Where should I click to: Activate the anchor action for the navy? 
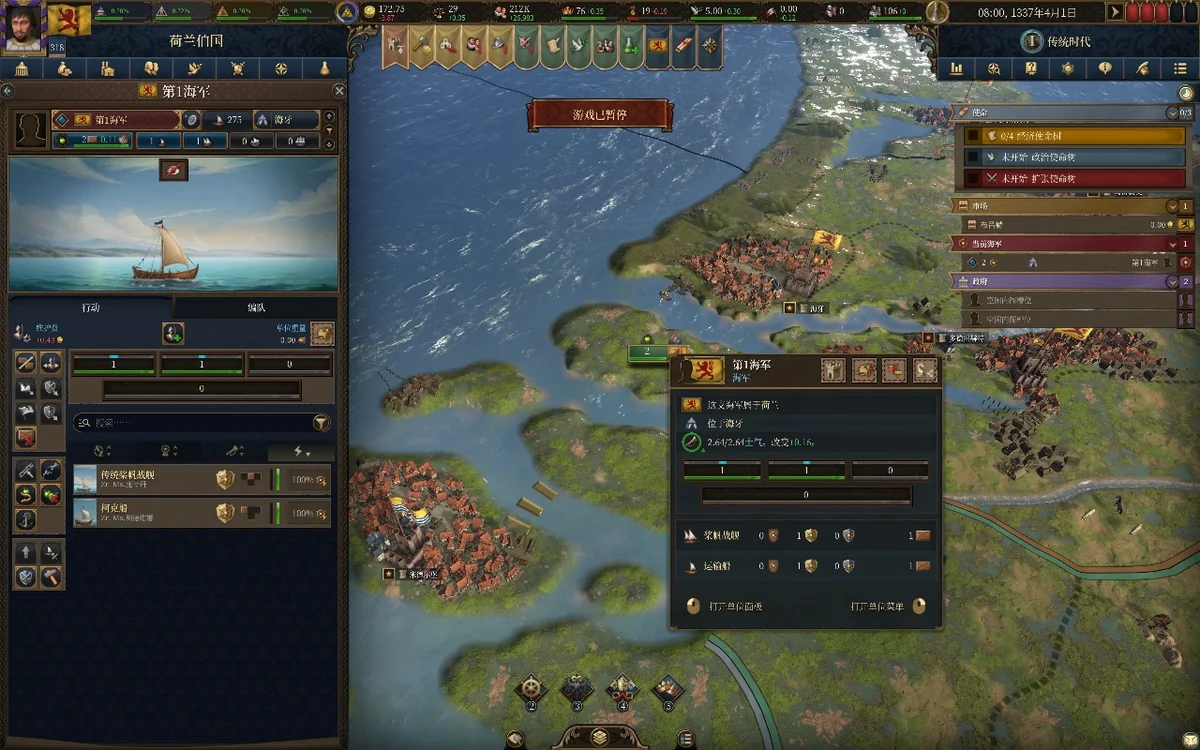pos(26,519)
